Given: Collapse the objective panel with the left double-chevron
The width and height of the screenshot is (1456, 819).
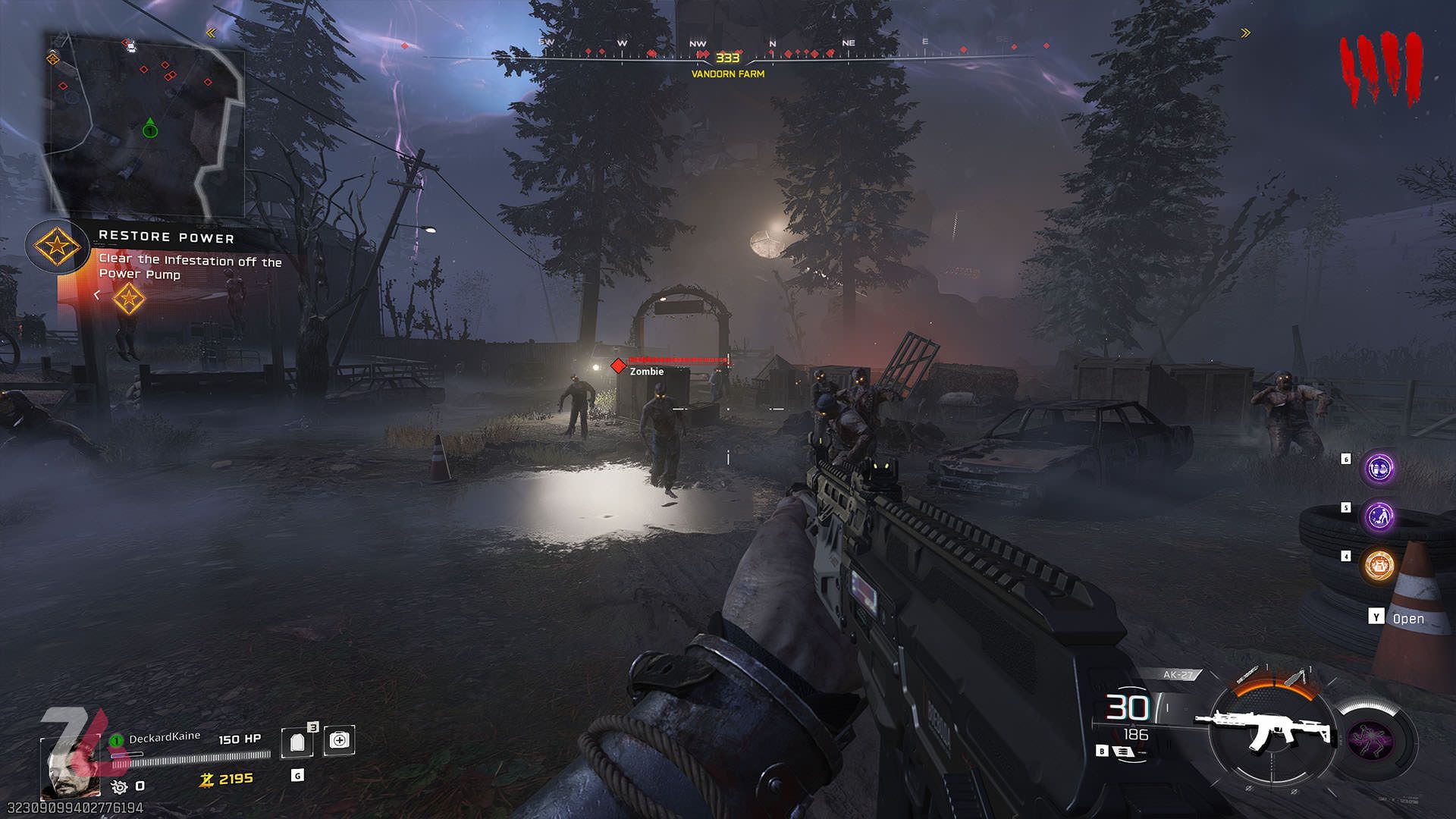Looking at the screenshot, I should click(x=210, y=33).
